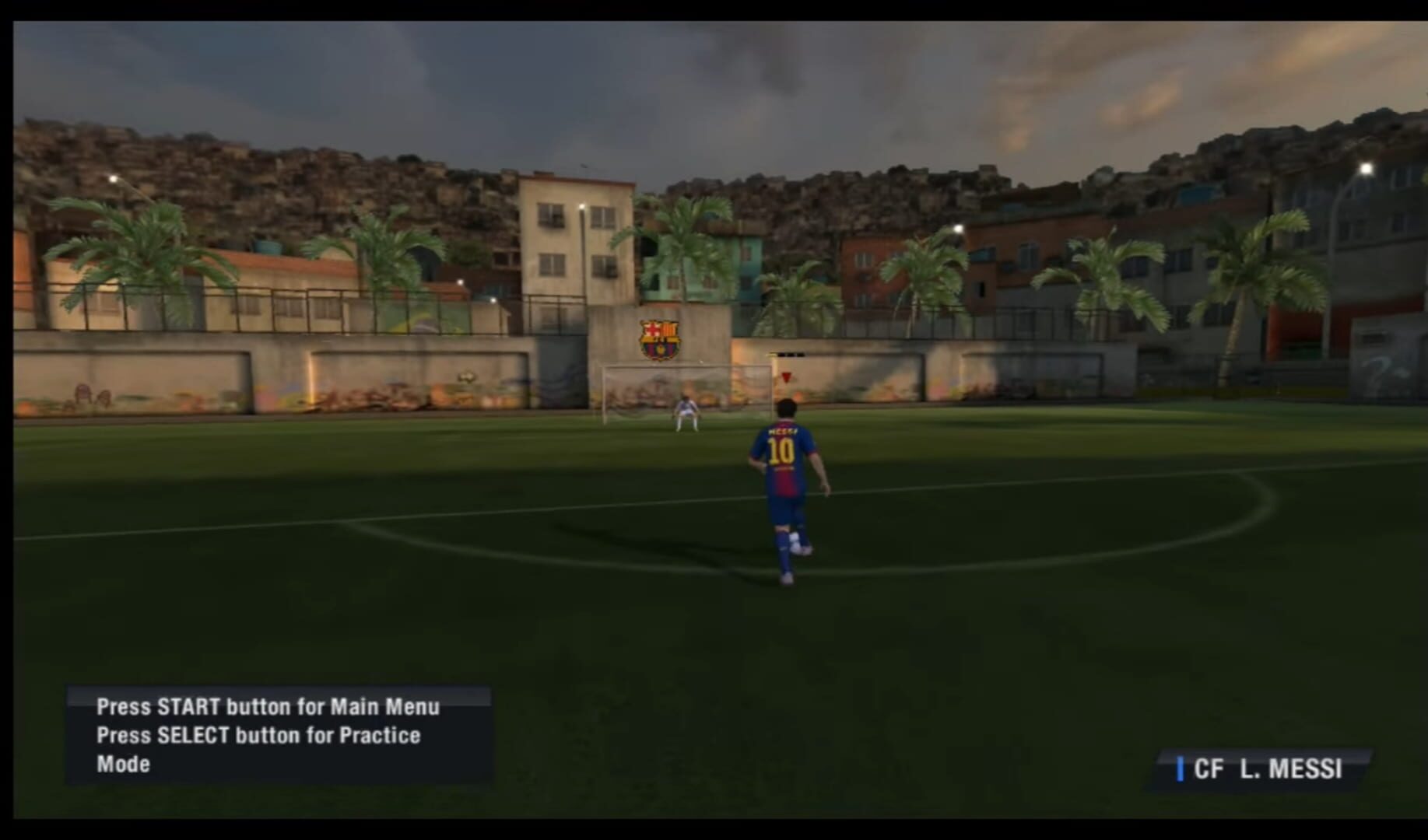The image size is (1428, 840).
Task: Click the Mode text in the hint box
Action: point(122,763)
